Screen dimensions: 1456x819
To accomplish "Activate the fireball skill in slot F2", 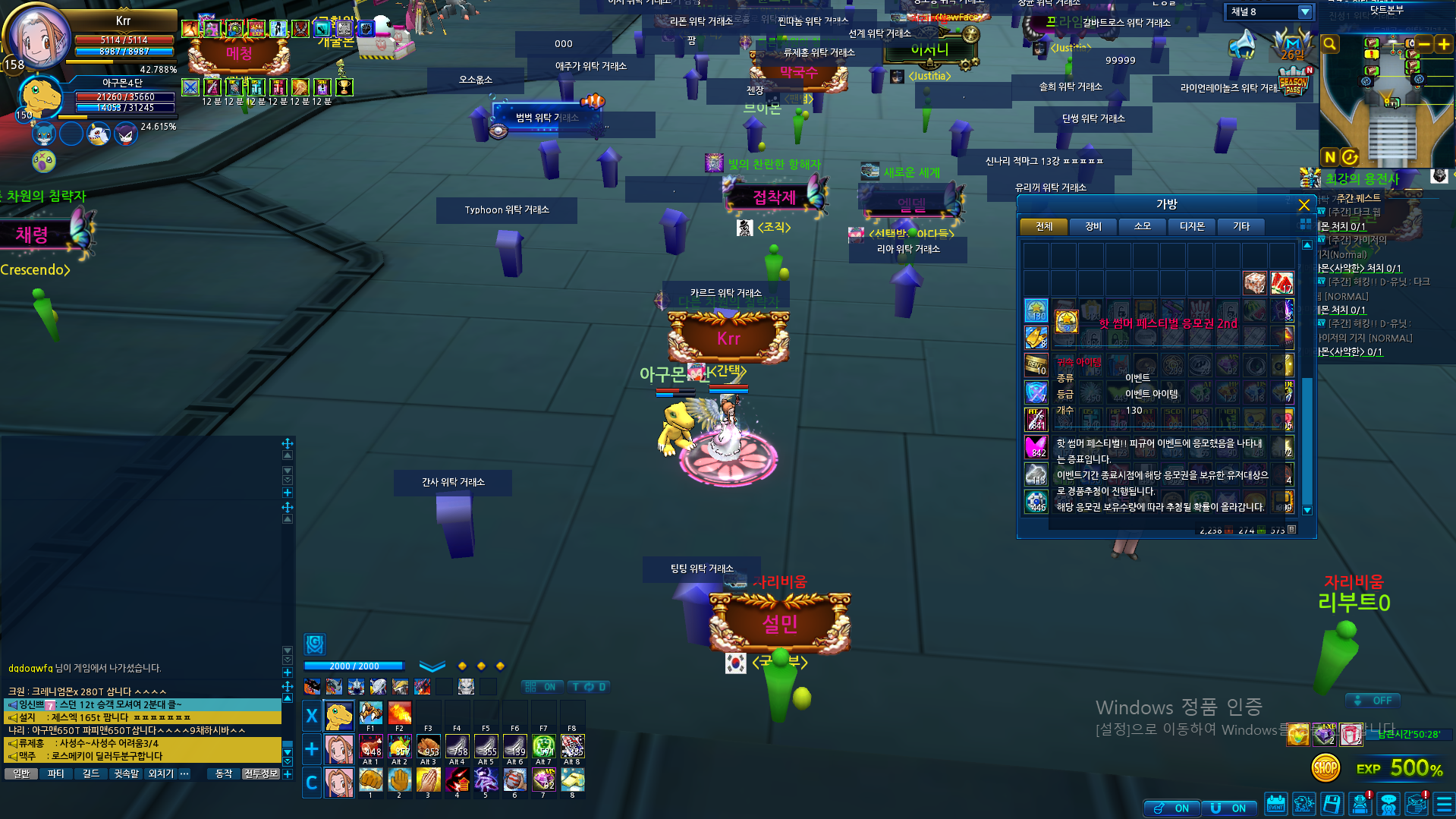I will point(399,713).
